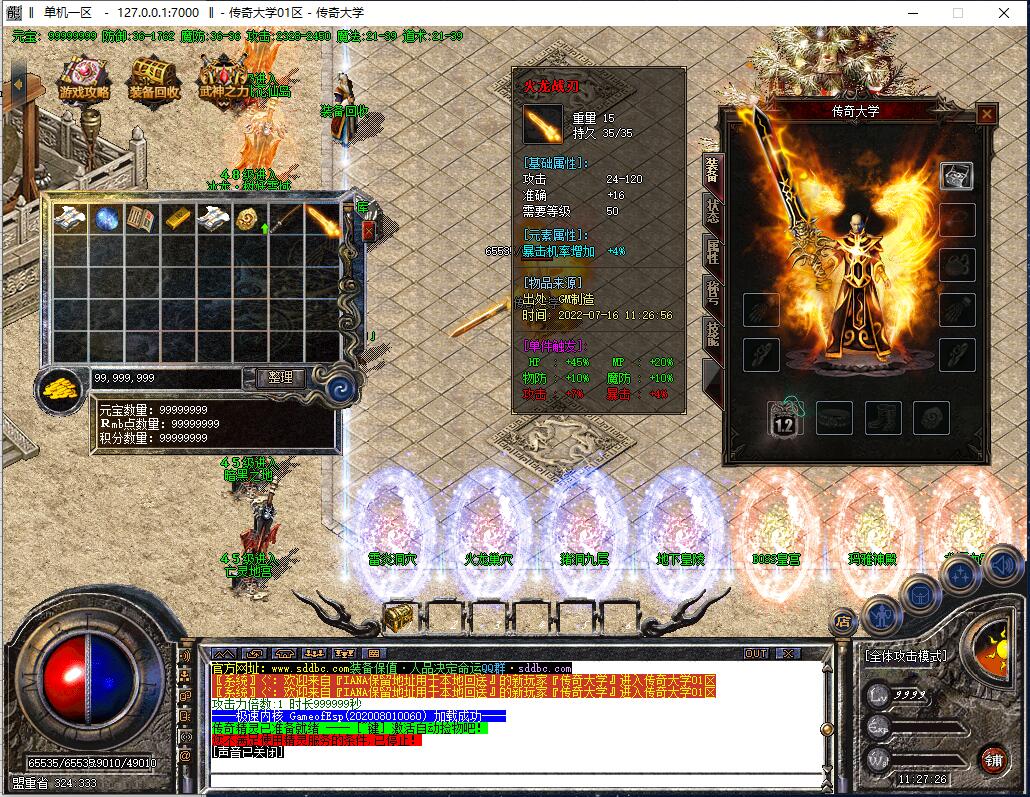This screenshot has height=797, width=1030.
Task: Switch to the 属性 attributes tab
Action: (712, 252)
